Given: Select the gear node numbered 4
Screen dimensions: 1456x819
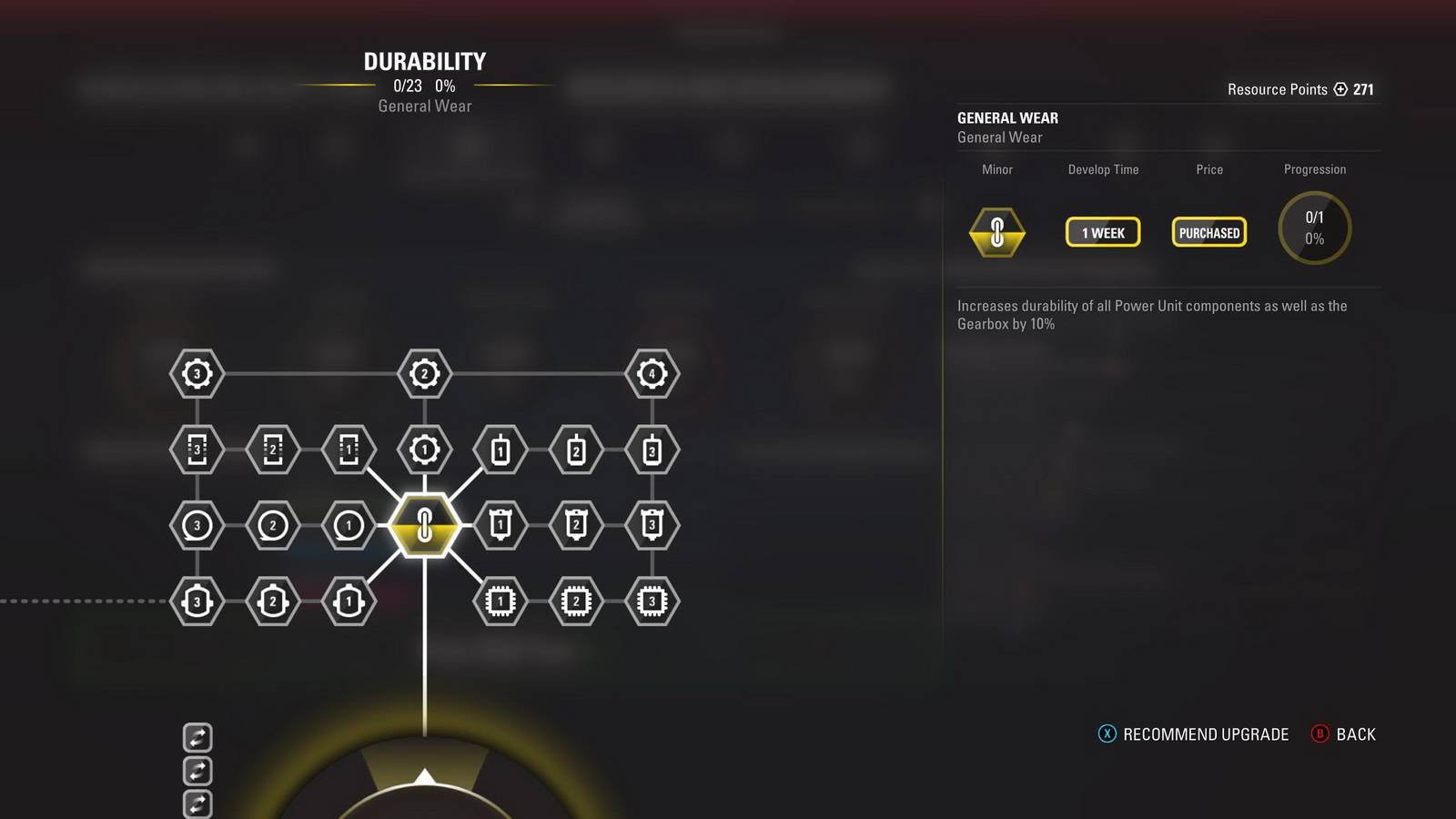Looking at the screenshot, I should tap(652, 373).
